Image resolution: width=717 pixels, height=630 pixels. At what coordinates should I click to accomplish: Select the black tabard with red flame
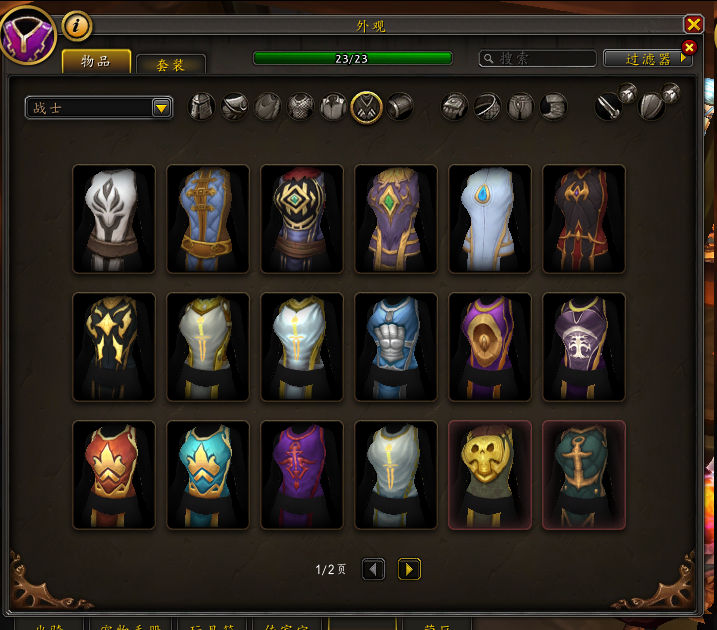pyautogui.click(x=584, y=219)
